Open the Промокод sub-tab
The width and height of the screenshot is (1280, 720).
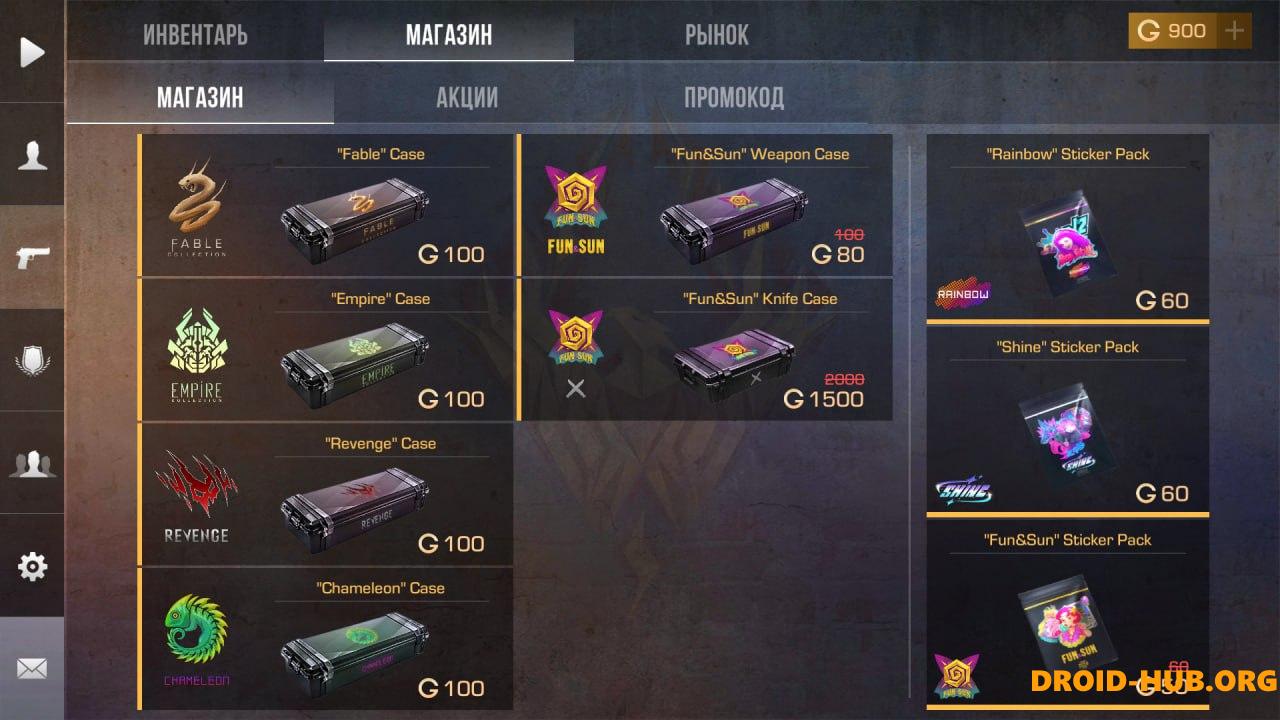tap(733, 97)
